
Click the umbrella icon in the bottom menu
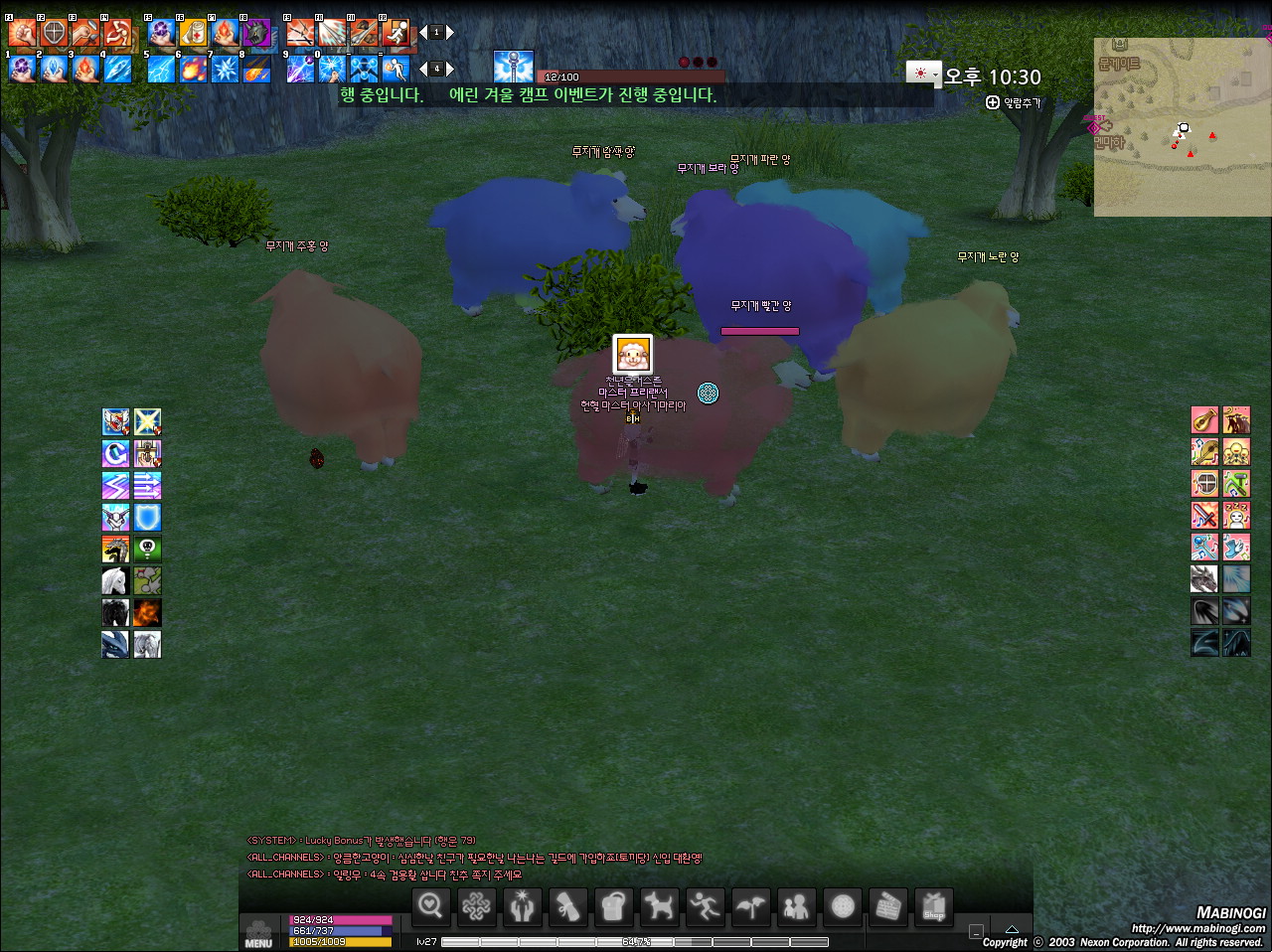(x=750, y=906)
